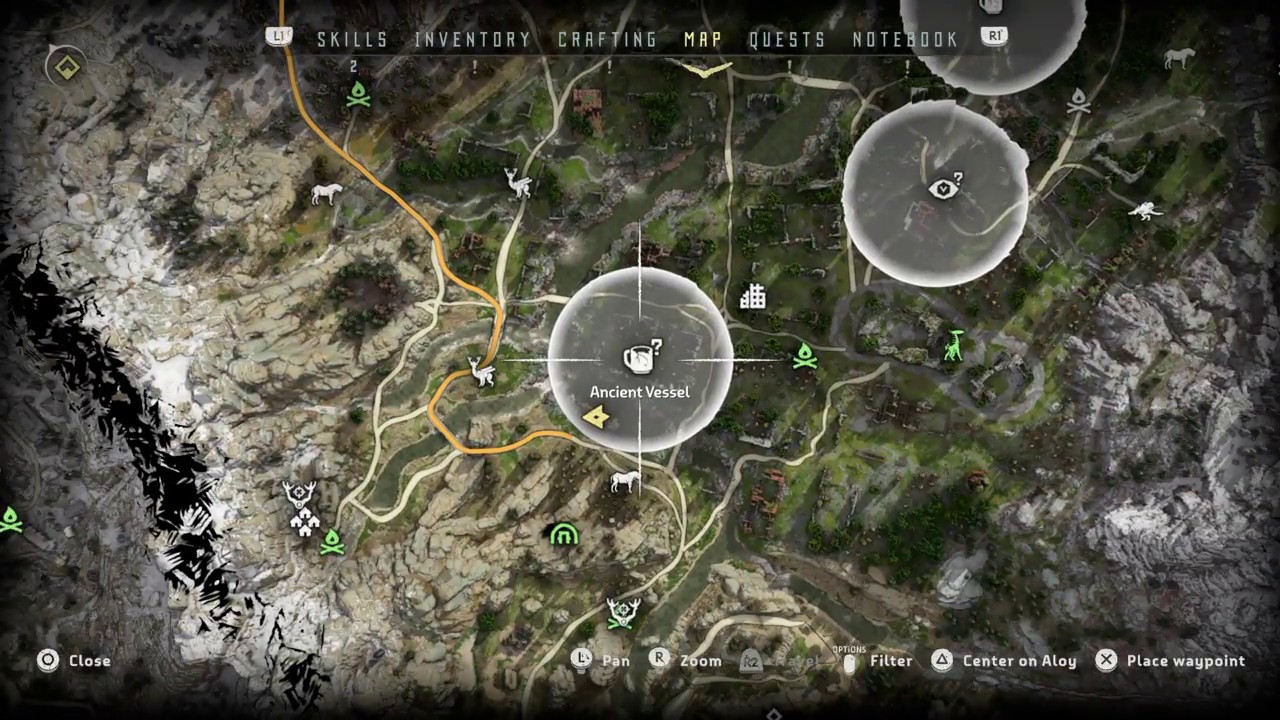This screenshot has height=720, width=1280.
Task: Switch to the Skills tab
Action: (352, 40)
